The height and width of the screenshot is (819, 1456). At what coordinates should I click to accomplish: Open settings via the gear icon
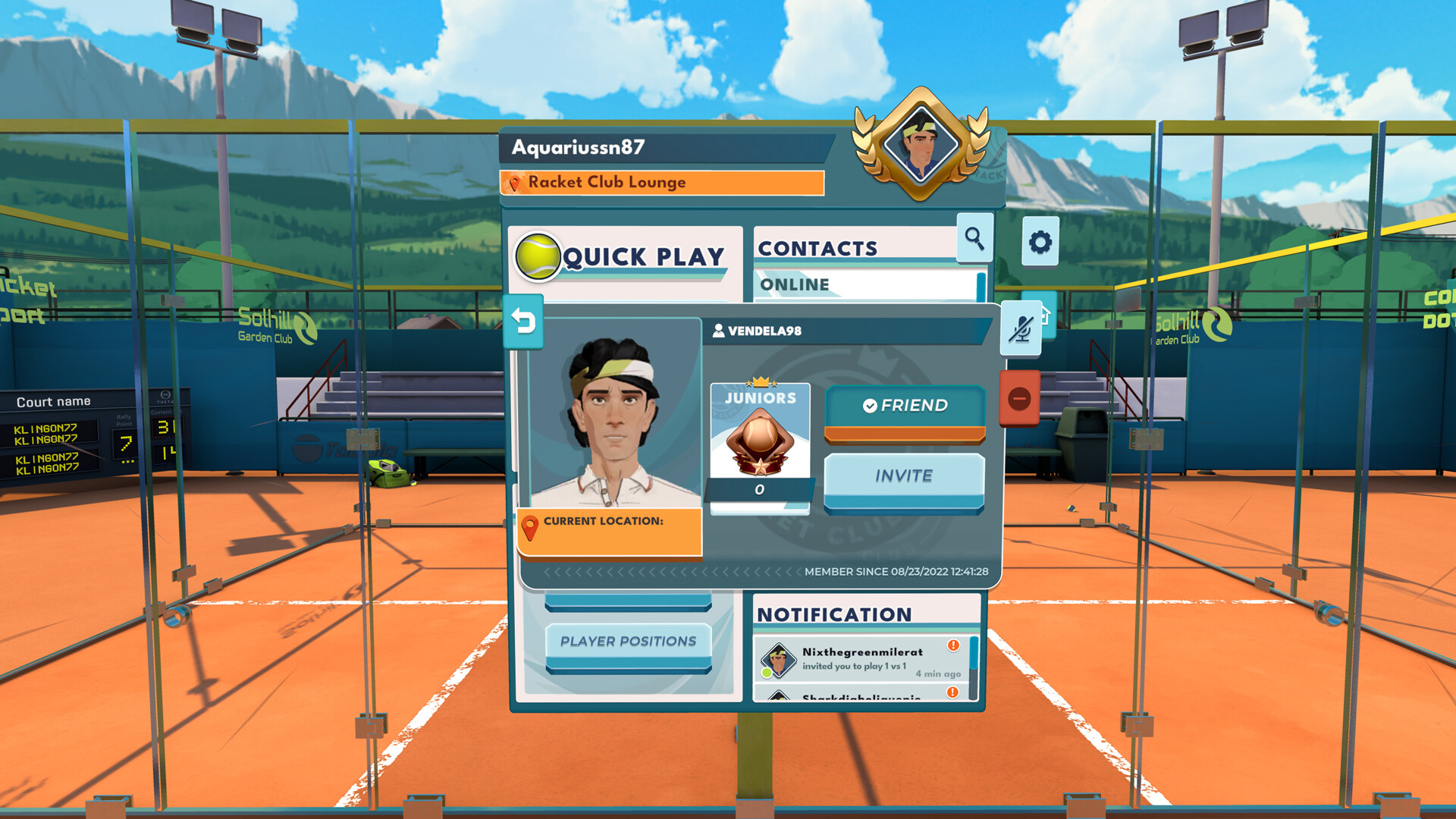[x=1042, y=241]
